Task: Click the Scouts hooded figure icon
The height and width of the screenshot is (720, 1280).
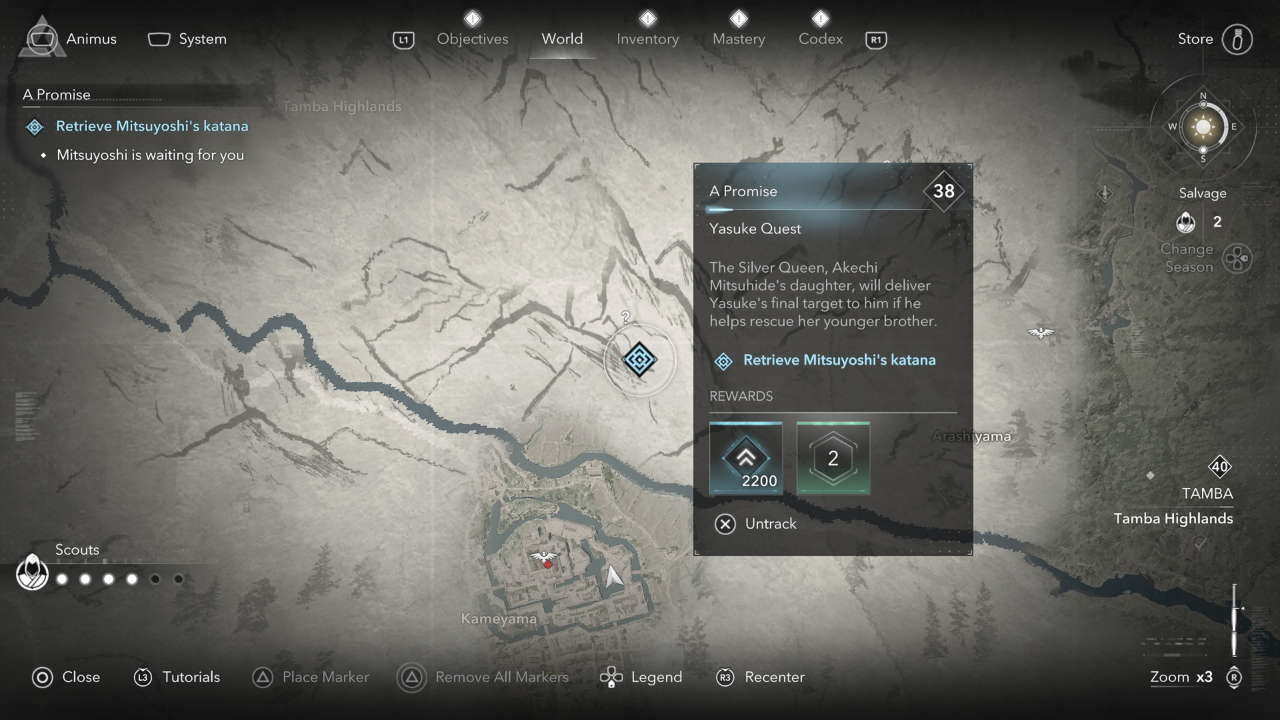Action: tap(33, 573)
